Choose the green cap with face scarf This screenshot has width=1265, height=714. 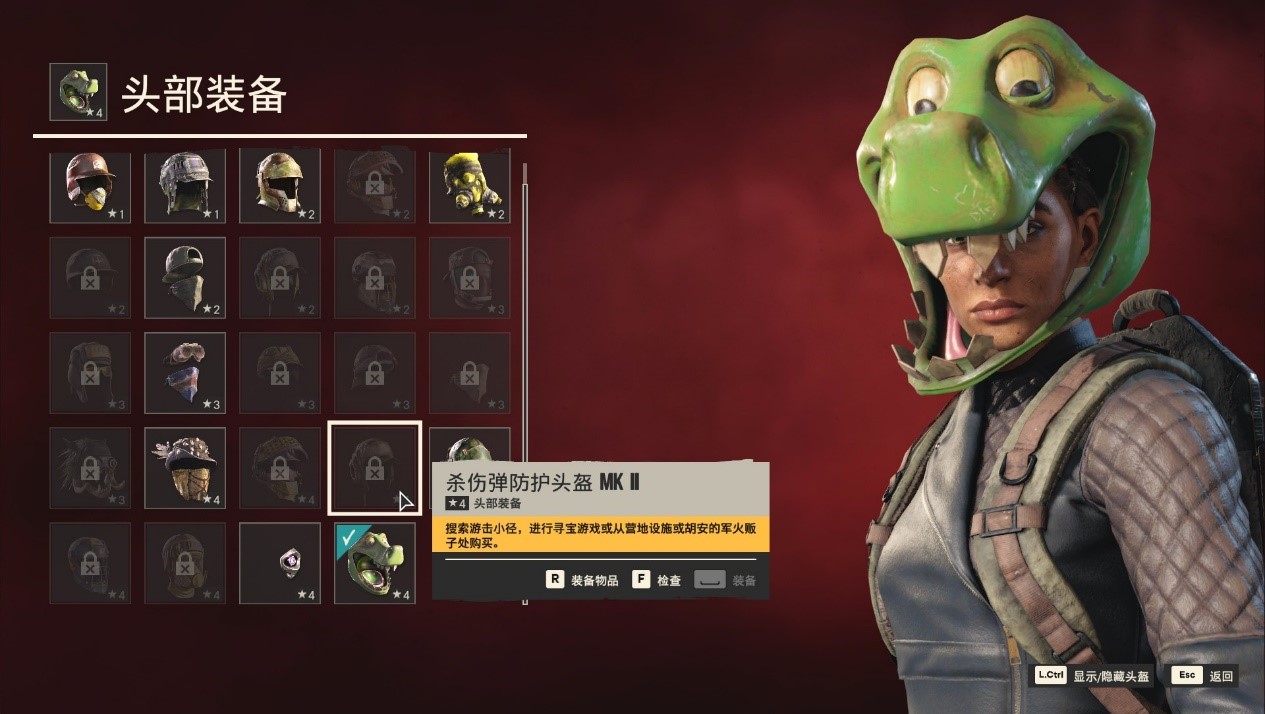tap(185, 277)
